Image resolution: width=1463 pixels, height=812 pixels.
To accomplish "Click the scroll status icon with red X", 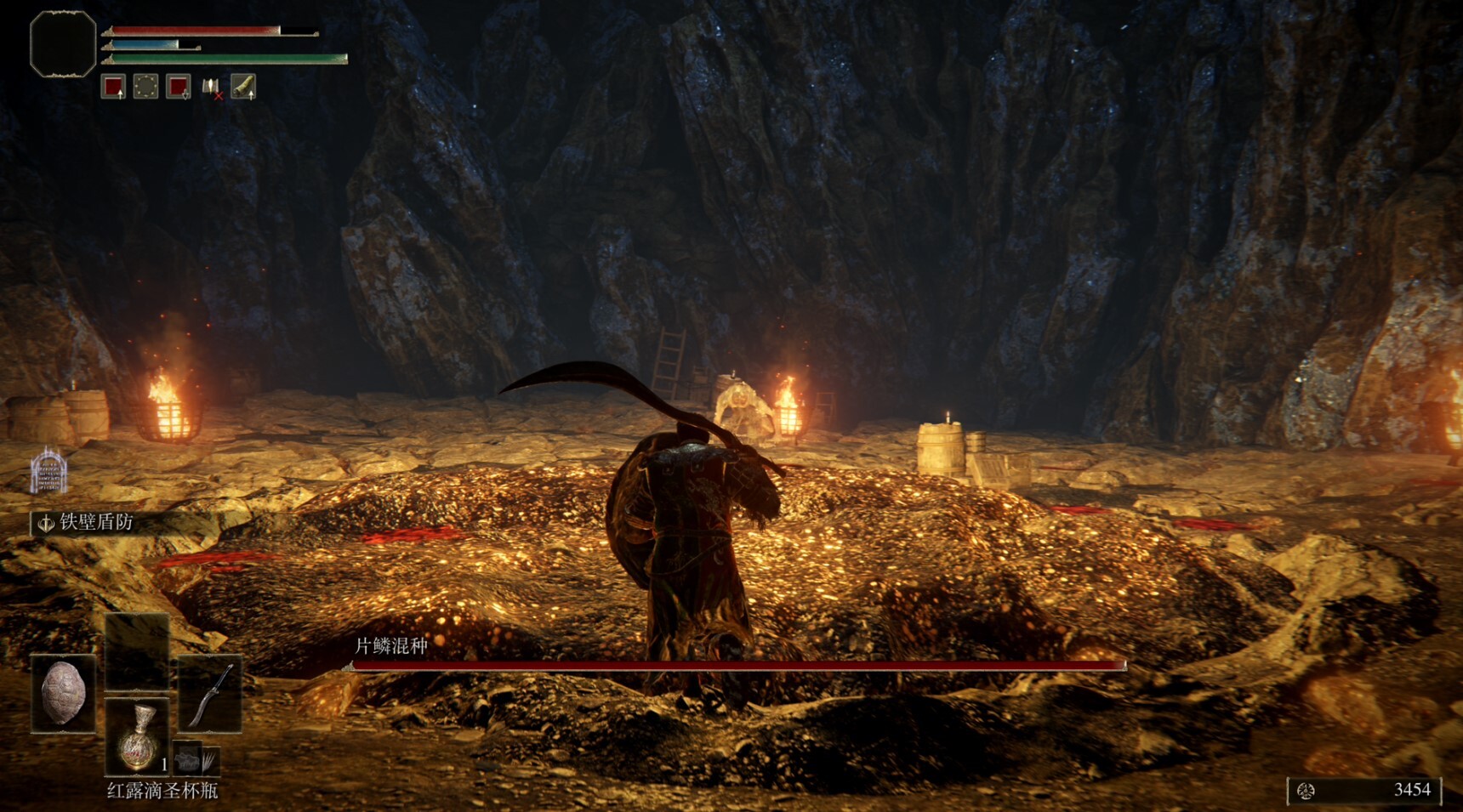I will pos(211,87).
